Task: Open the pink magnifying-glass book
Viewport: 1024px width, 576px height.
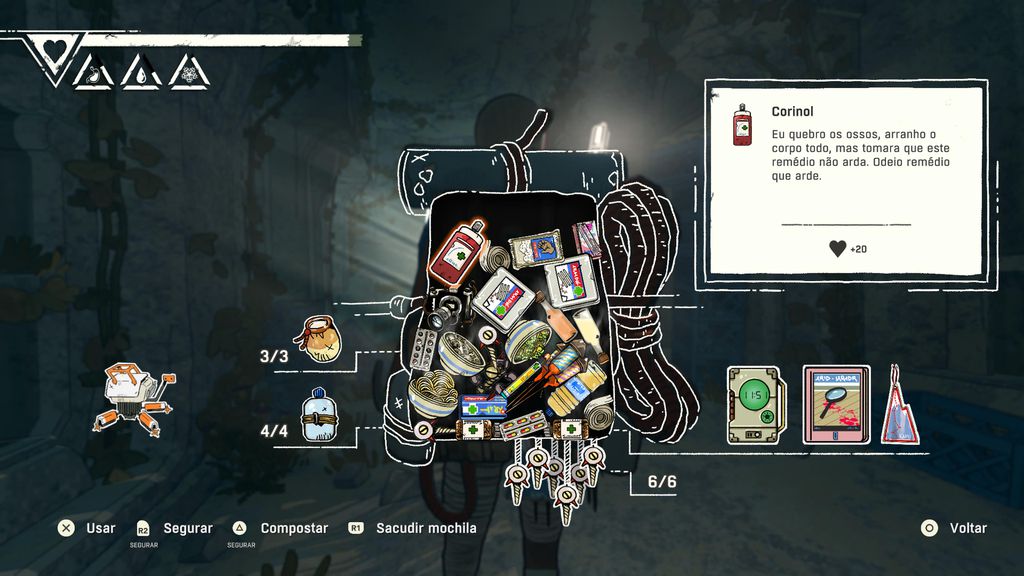Action: tap(836, 404)
